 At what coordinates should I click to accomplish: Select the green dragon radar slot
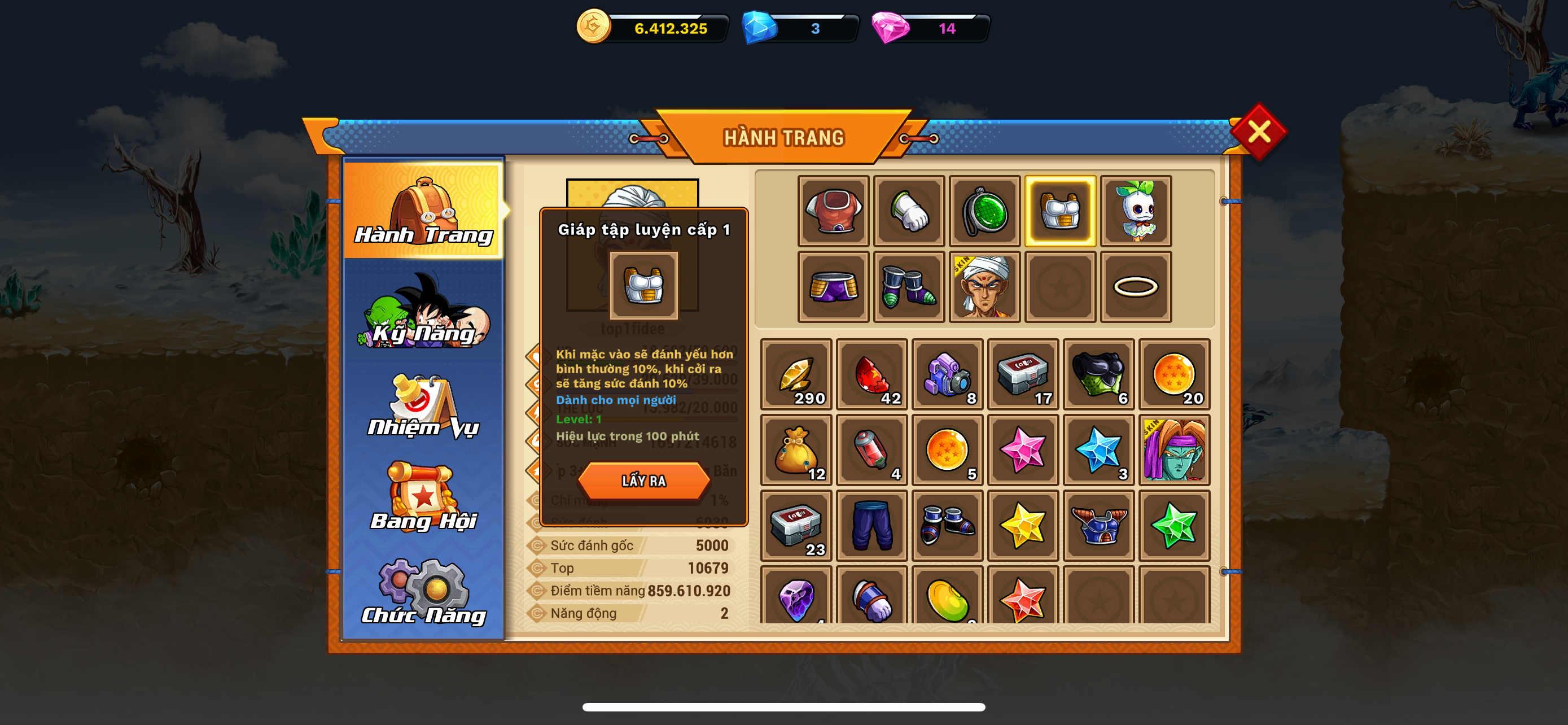coord(984,211)
